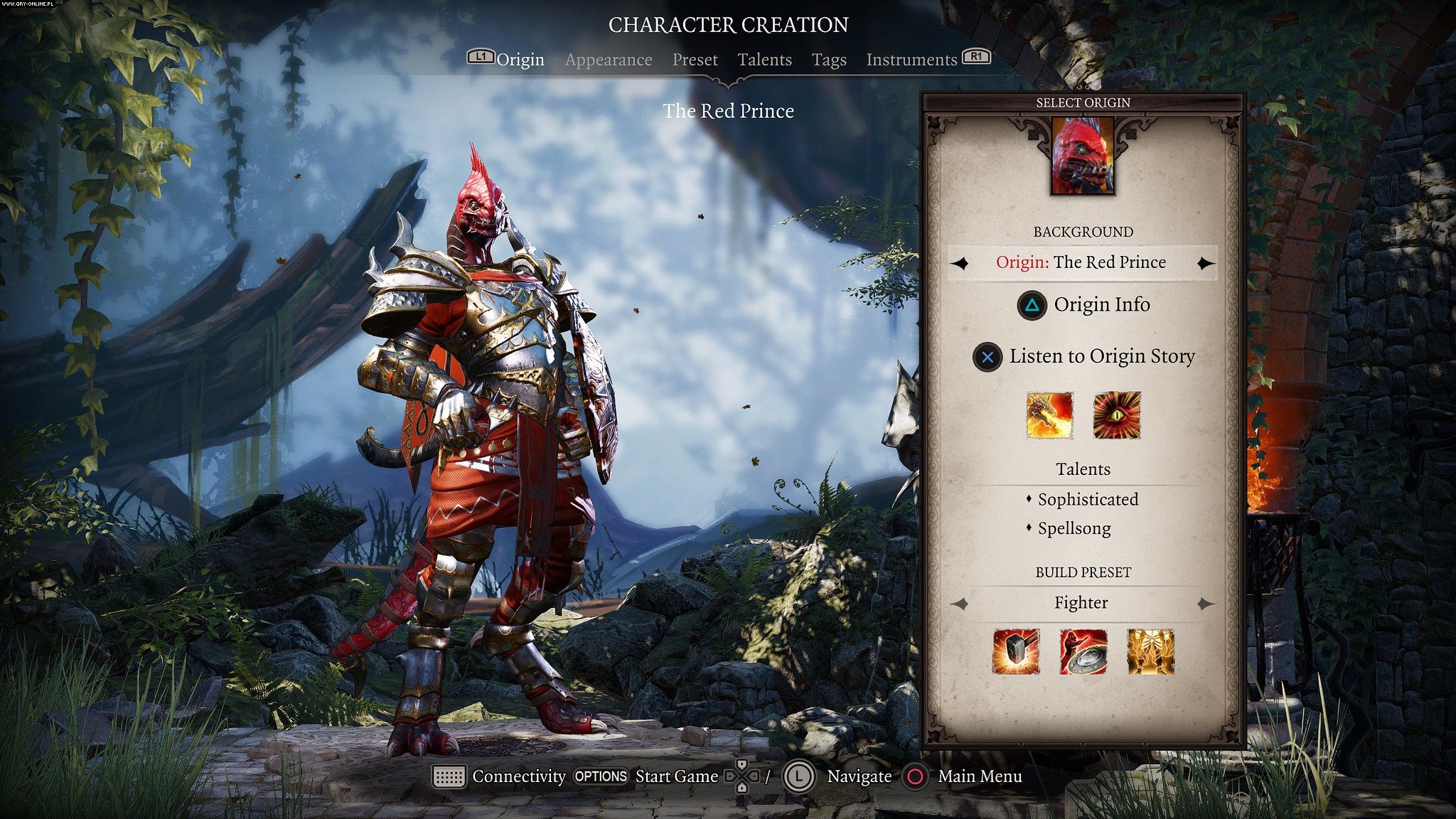The height and width of the screenshot is (819, 1456).
Task: Click the Red Prince portrait thumbnail
Action: click(1083, 156)
